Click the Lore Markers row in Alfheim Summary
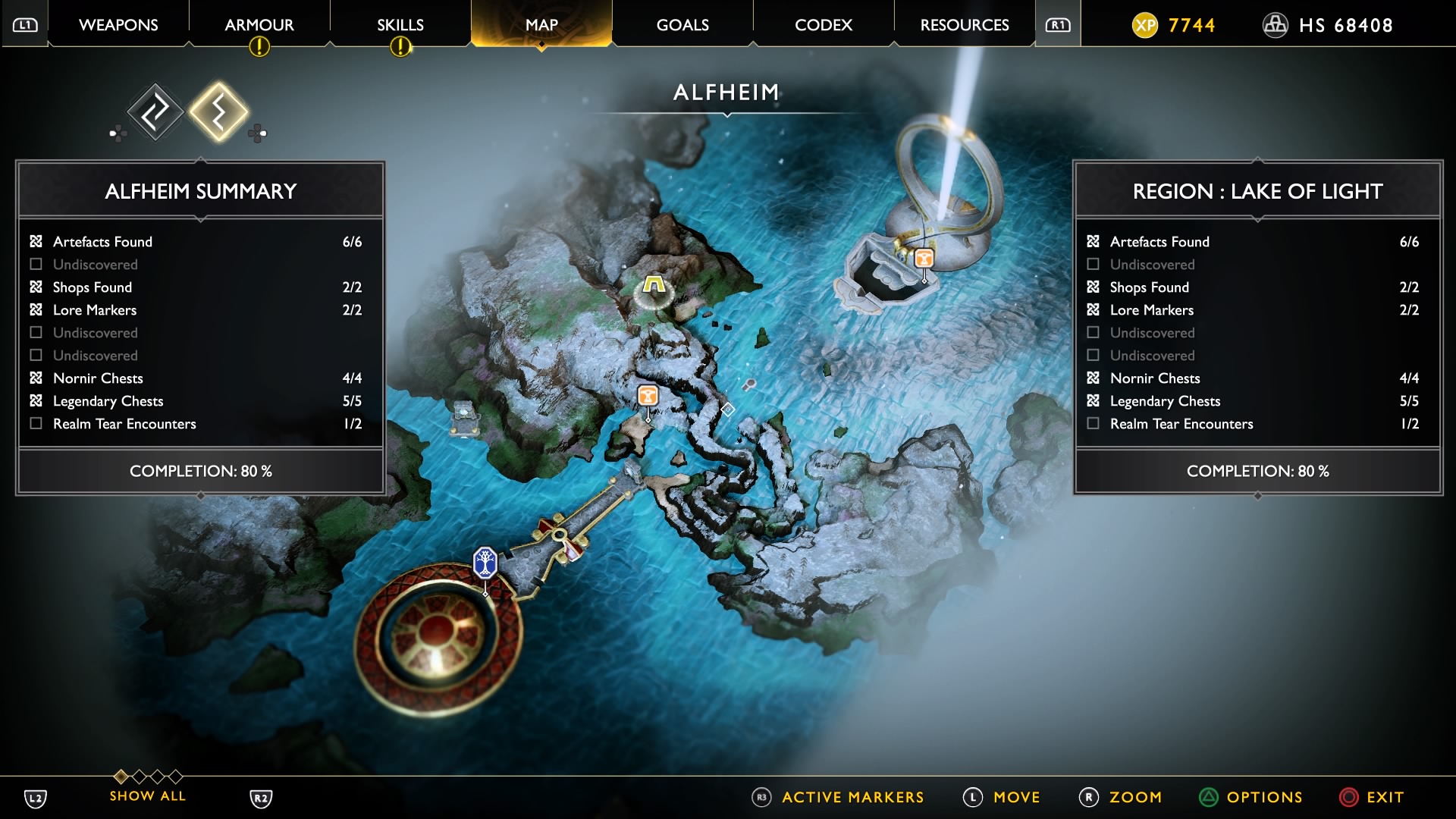The width and height of the screenshot is (1456, 819). tap(197, 310)
